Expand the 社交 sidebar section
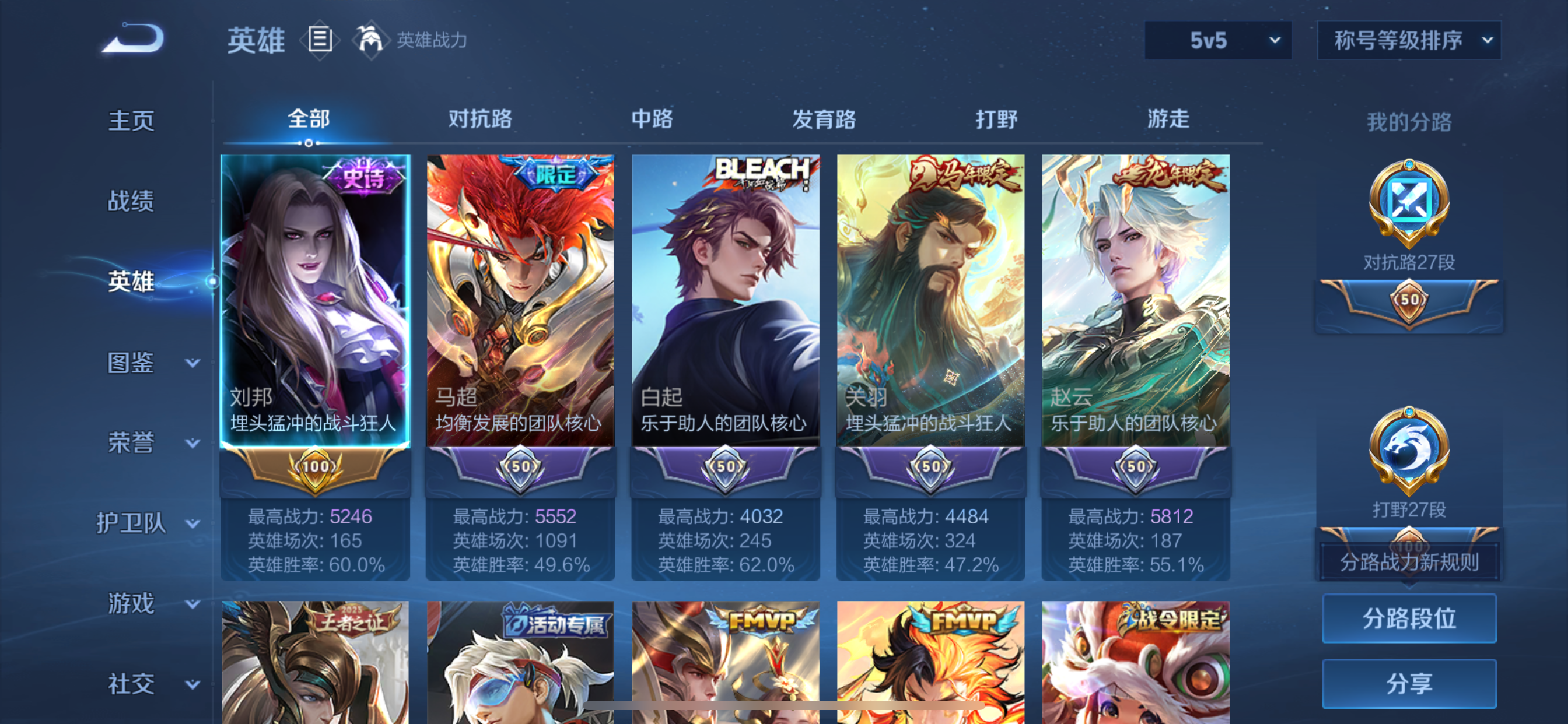The width and height of the screenshot is (1568, 724). [131, 684]
